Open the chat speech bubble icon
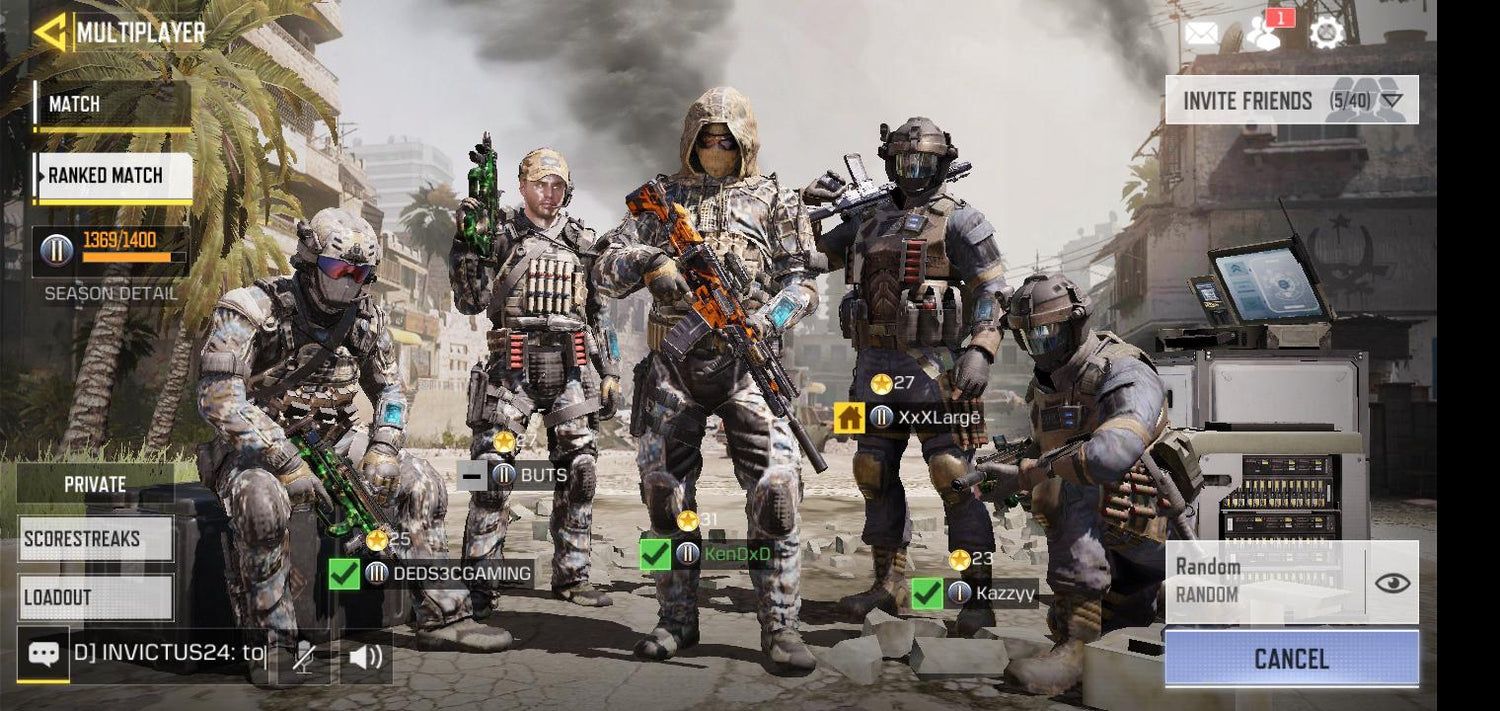The width and height of the screenshot is (1500, 711). pyautogui.click(x=43, y=654)
